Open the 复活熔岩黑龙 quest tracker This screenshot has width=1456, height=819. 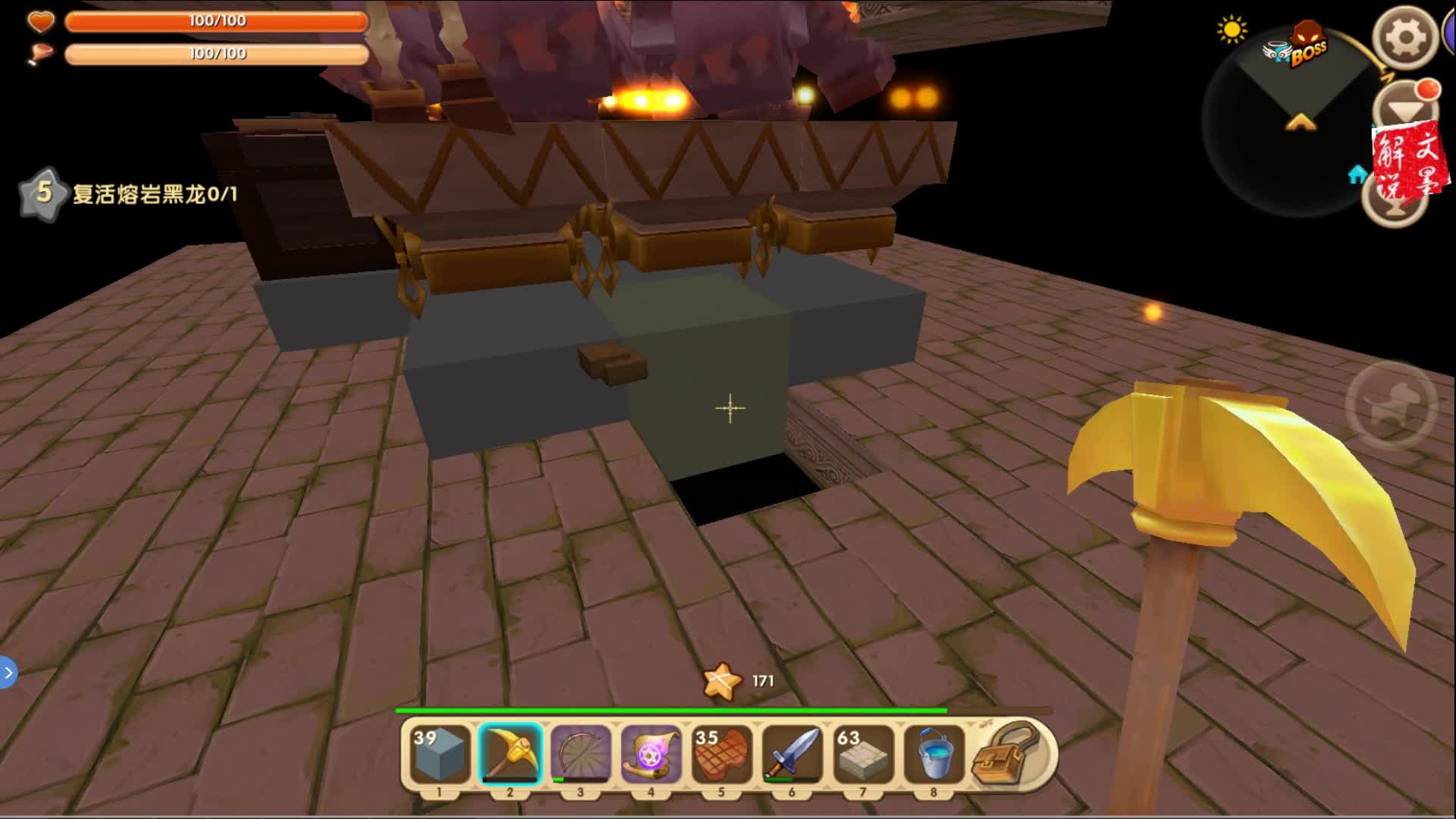coord(129,194)
